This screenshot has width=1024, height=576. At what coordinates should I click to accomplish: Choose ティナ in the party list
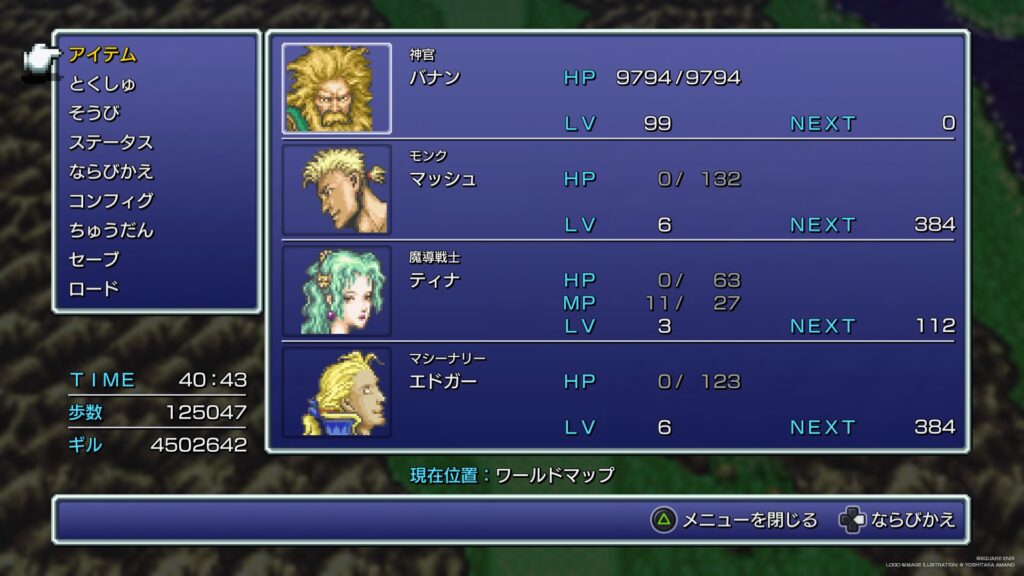point(435,281)
